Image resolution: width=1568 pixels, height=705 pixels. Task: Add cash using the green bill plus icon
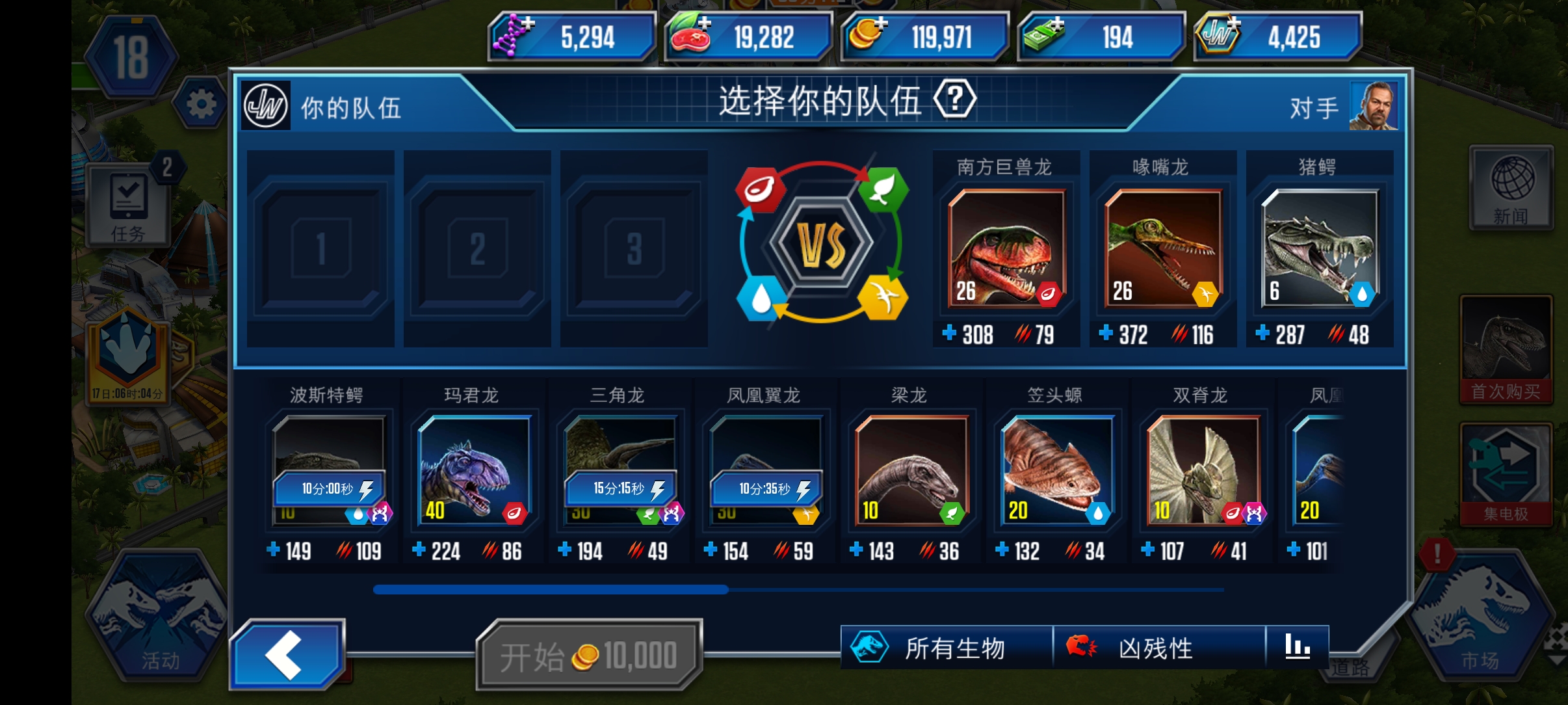(1056, 23)
